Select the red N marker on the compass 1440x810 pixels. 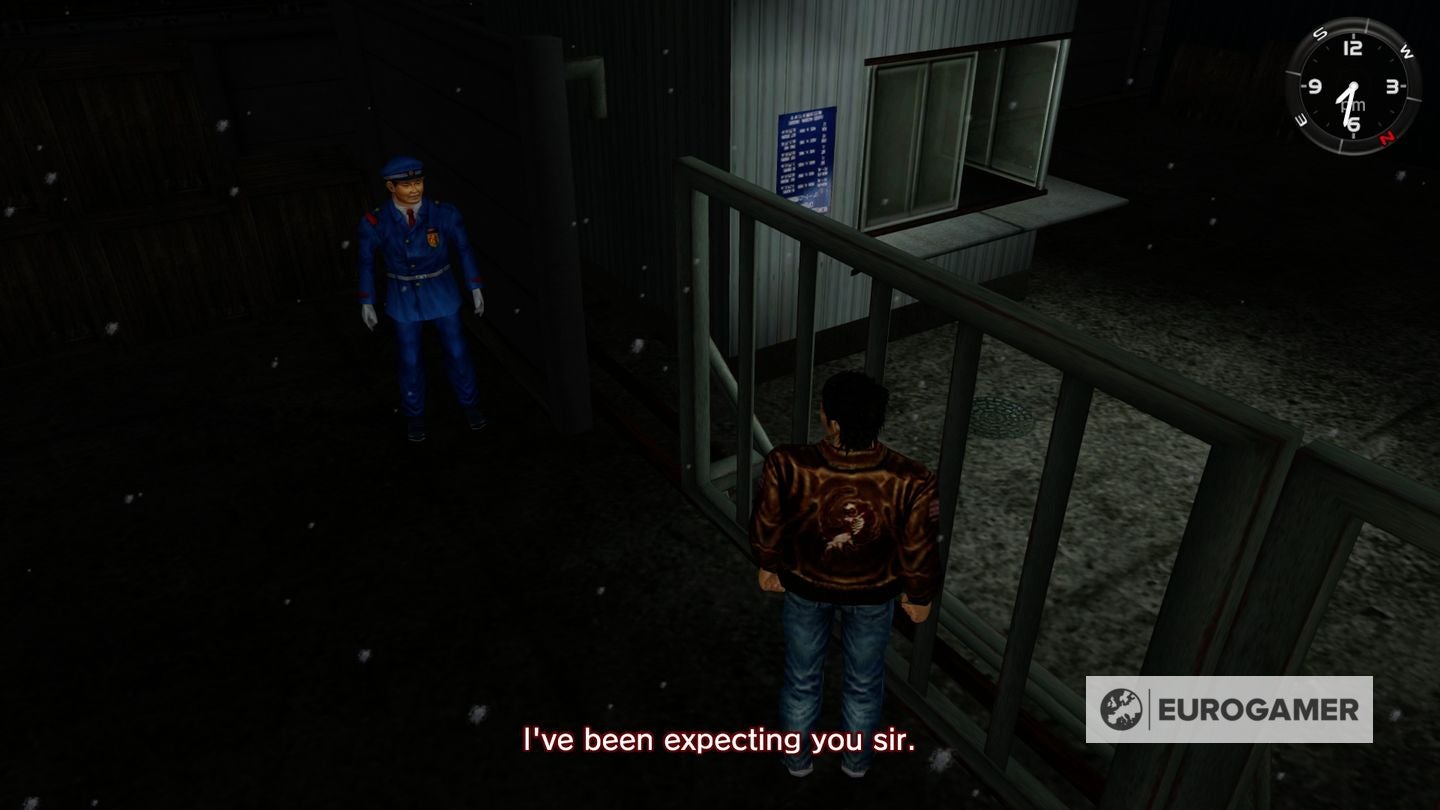pos(1386,137)
